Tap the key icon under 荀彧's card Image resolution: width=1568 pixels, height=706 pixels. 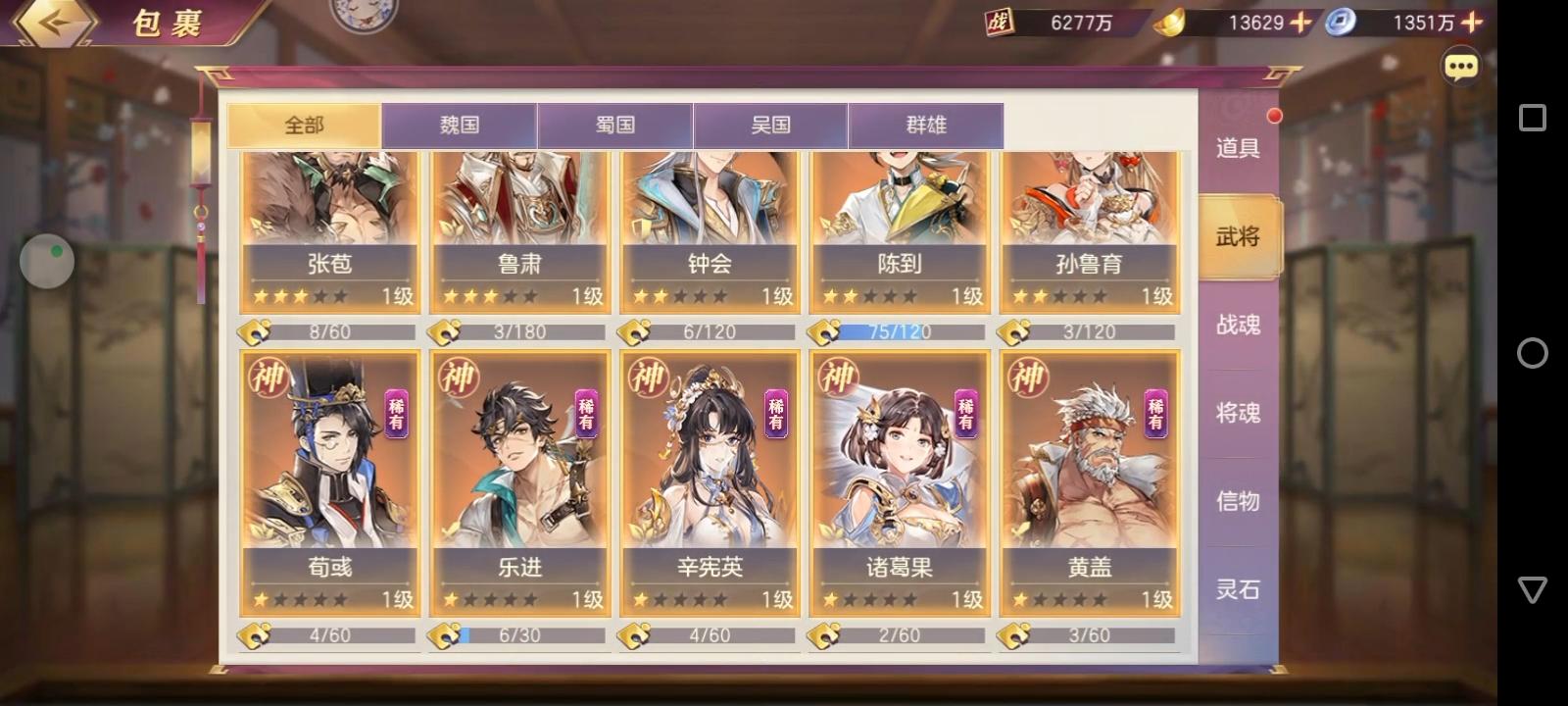255,634
